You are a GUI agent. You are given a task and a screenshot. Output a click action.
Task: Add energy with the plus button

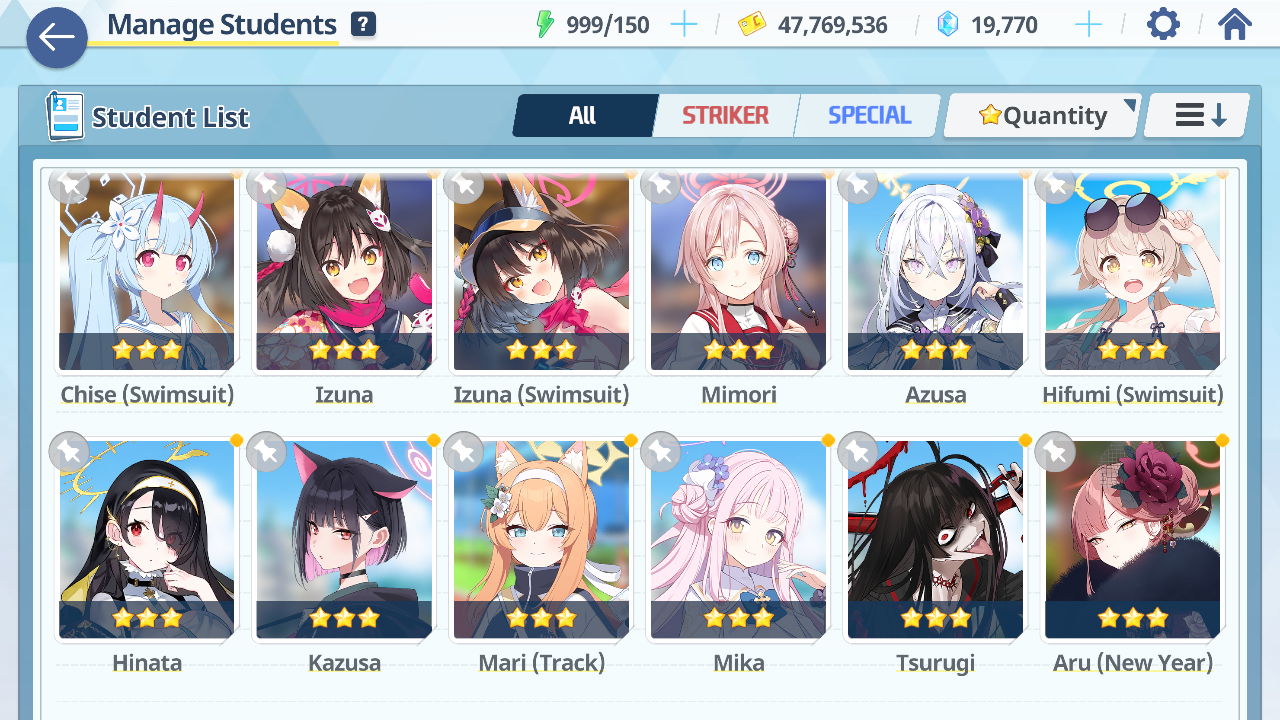(x=684, y=25)
